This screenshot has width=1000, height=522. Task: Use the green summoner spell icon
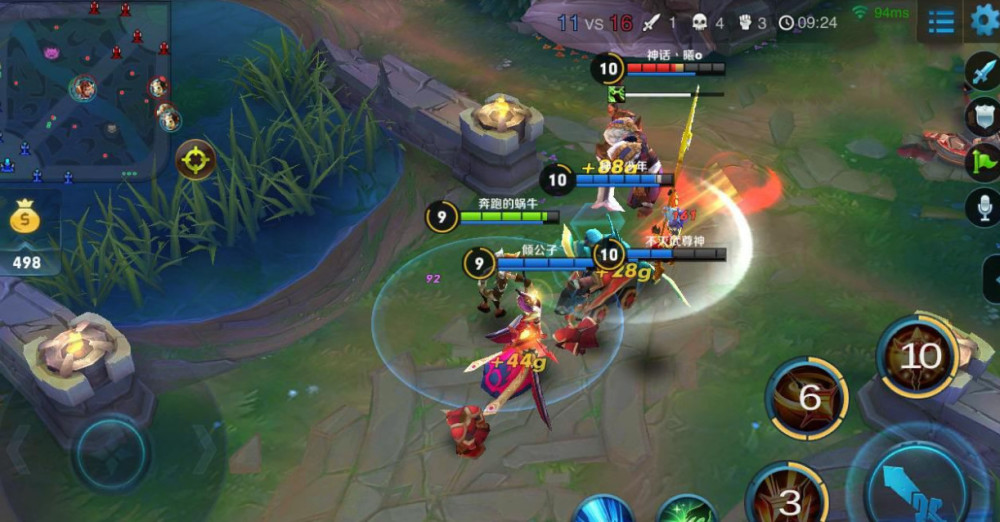[687, 510]
